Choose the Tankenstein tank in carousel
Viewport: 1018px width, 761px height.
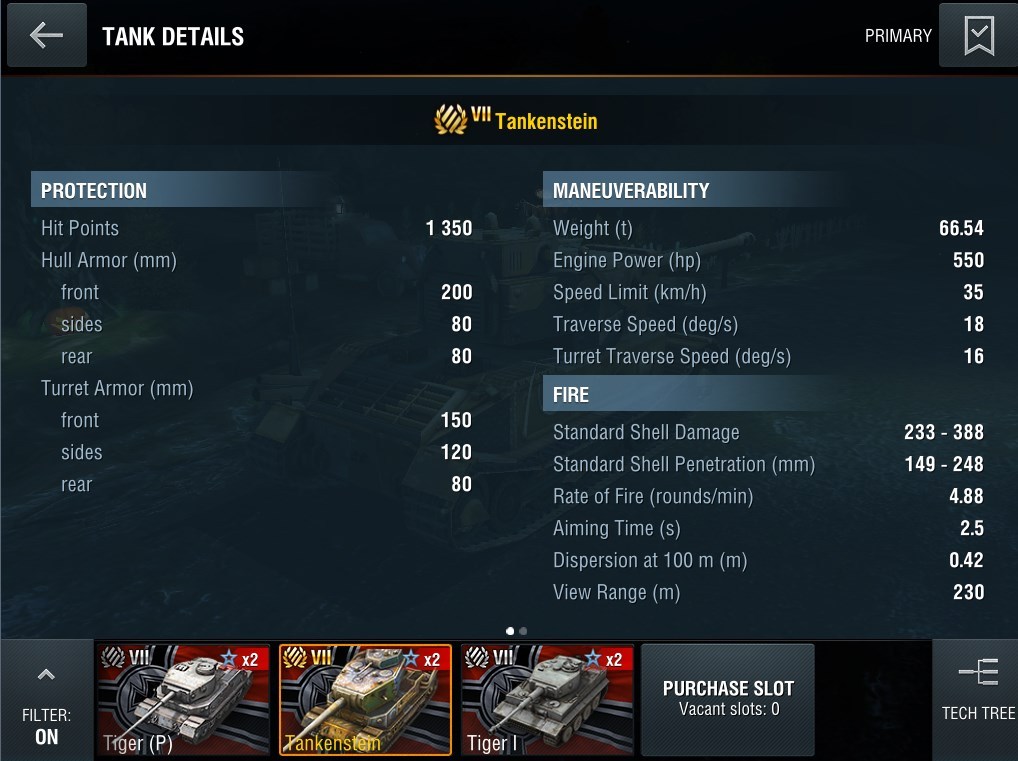[x=365, y=699]
